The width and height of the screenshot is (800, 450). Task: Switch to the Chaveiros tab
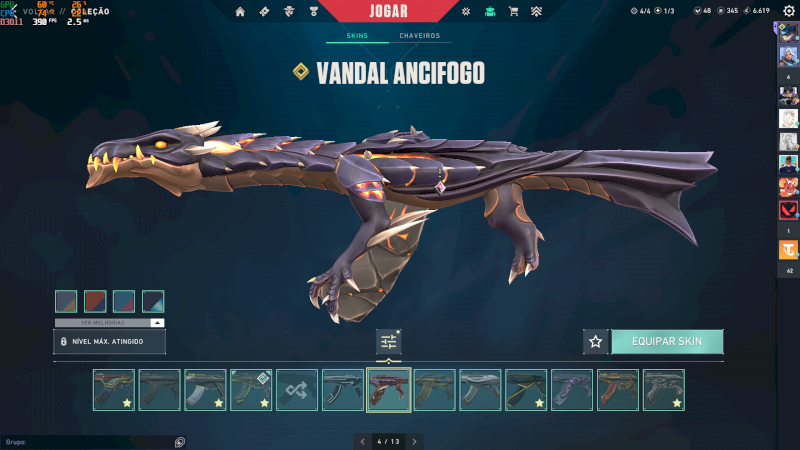(x=419, y=36)
